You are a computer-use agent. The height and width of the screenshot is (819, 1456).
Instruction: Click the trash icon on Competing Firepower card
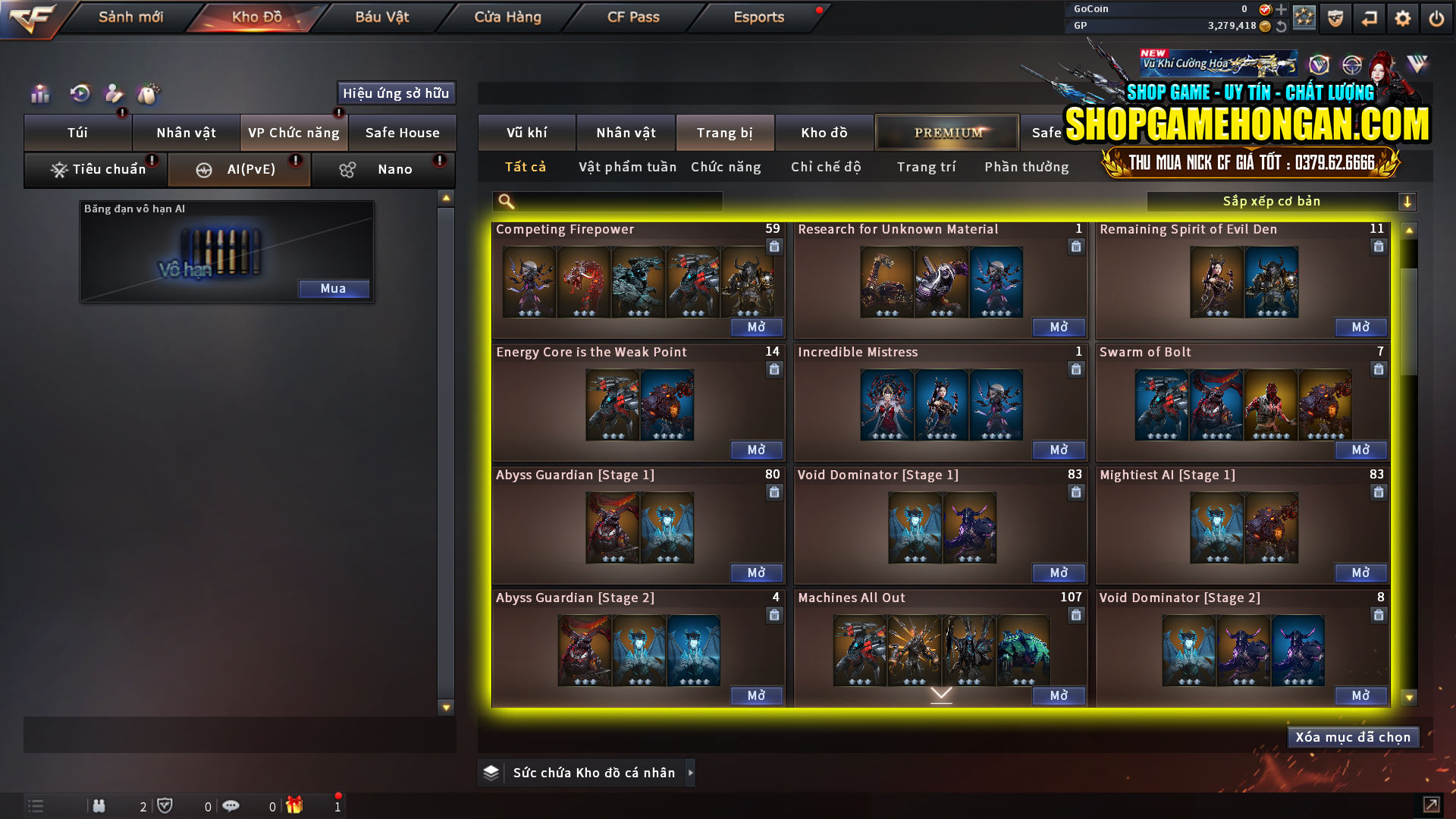pos(774,246)
